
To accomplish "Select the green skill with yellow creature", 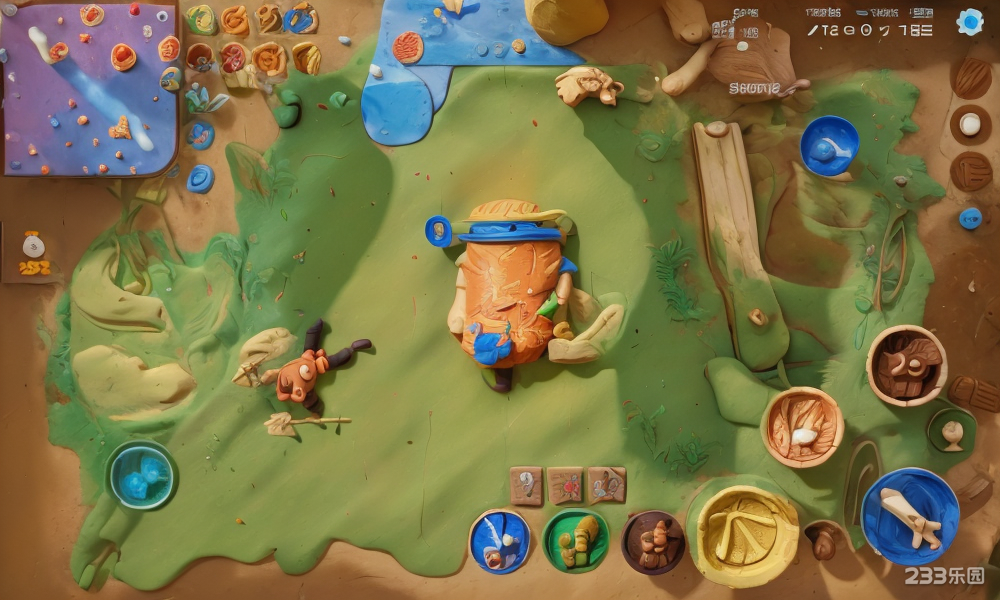I will tap(576, 540).
